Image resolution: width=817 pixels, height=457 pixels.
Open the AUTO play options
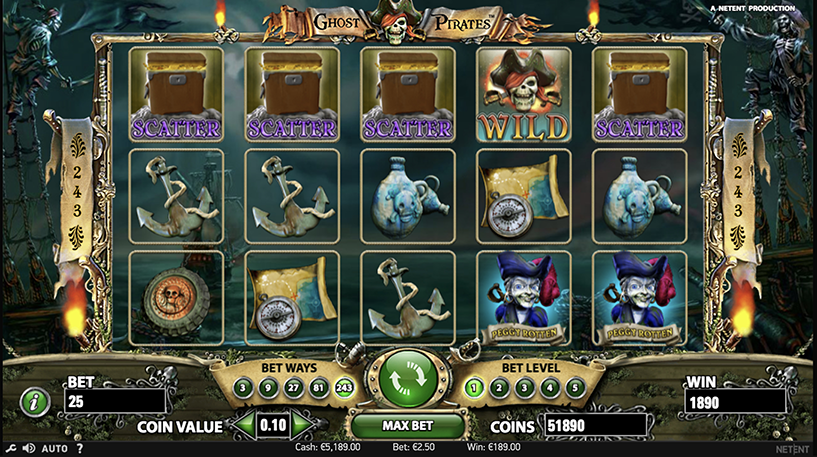tap(54, 448)
